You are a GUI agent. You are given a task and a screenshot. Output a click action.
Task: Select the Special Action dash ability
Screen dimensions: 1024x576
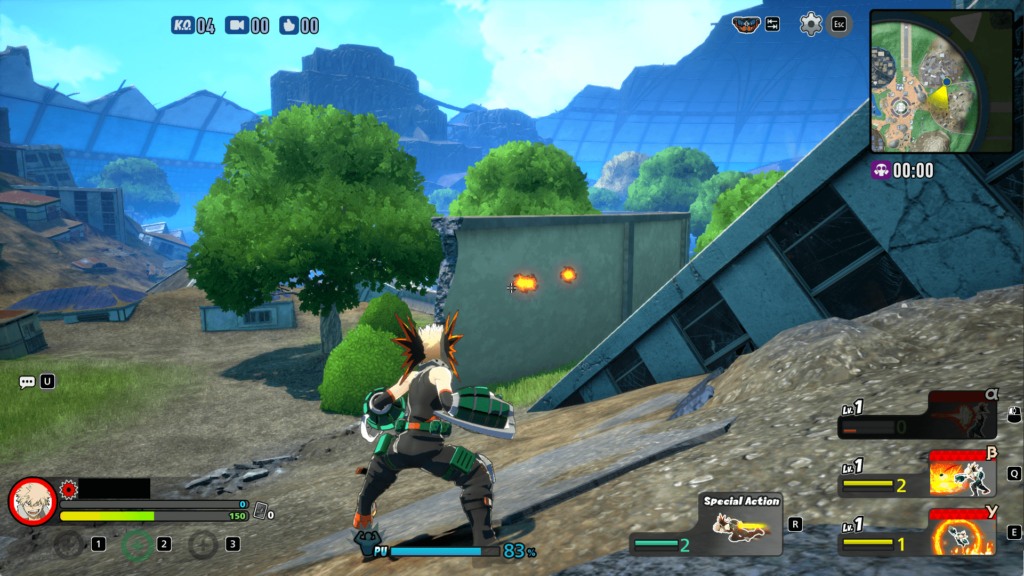740,524
